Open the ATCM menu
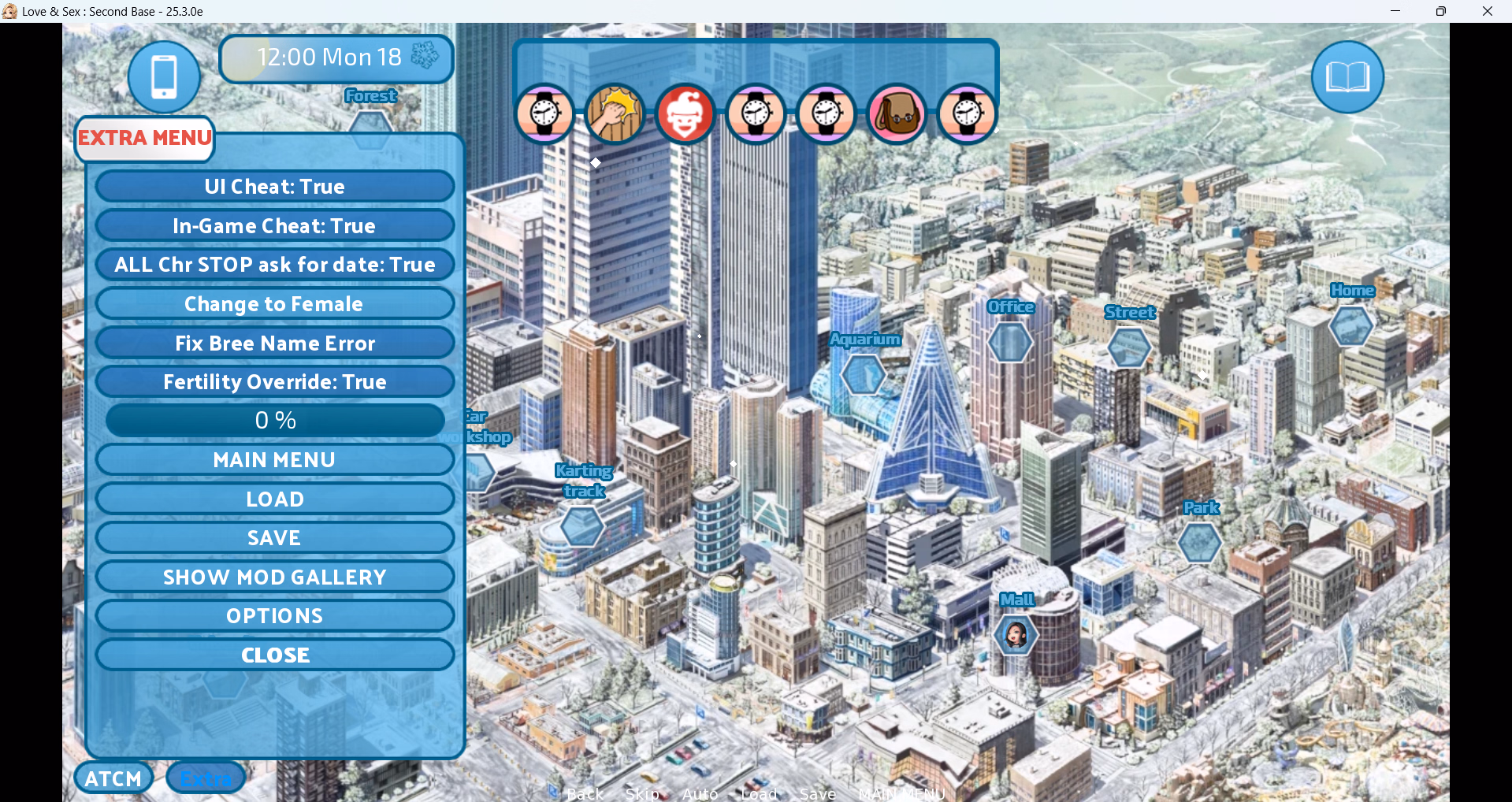 point(113,778)
